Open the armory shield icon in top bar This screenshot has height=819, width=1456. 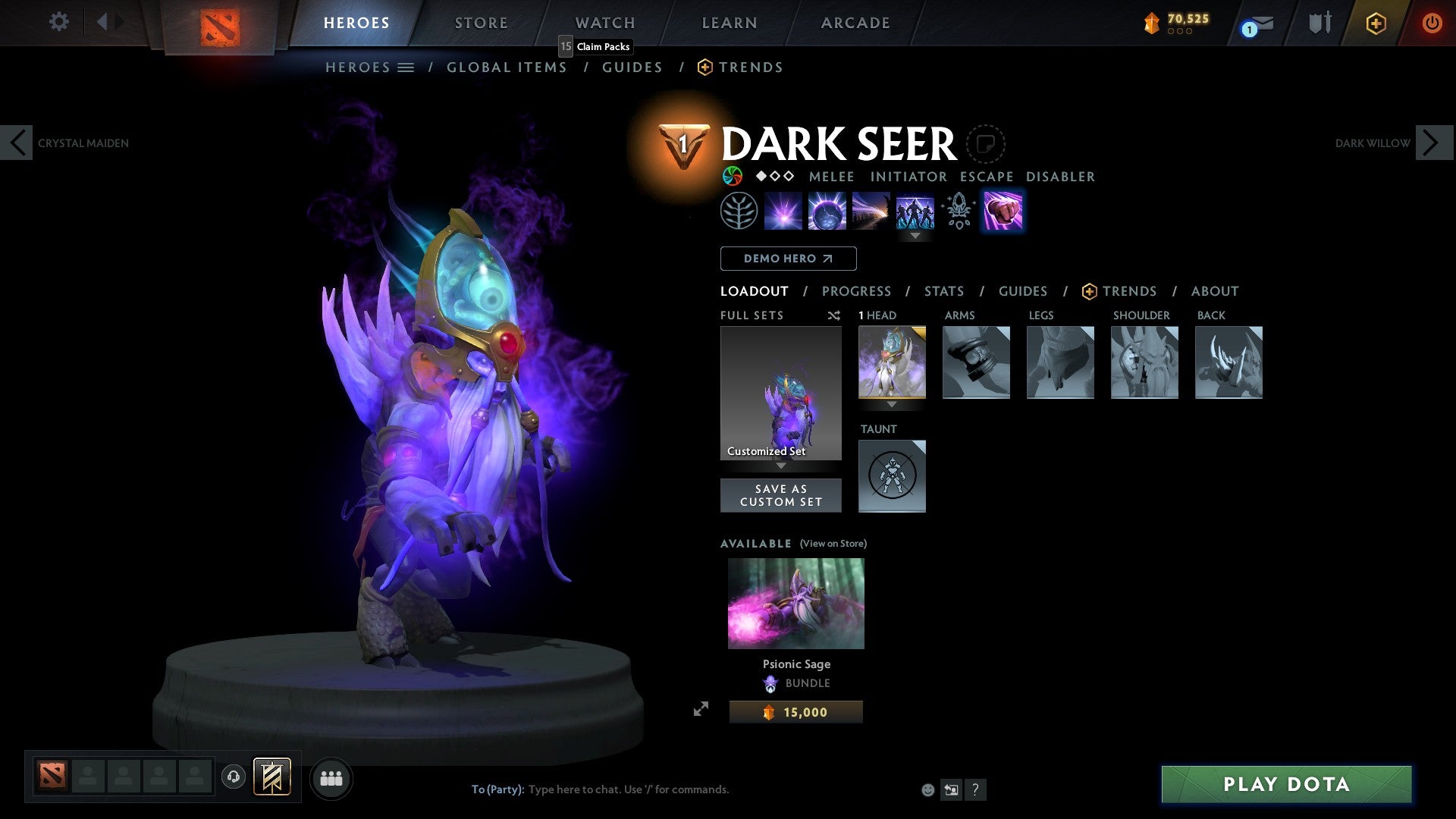click(x=1319, y=22)
